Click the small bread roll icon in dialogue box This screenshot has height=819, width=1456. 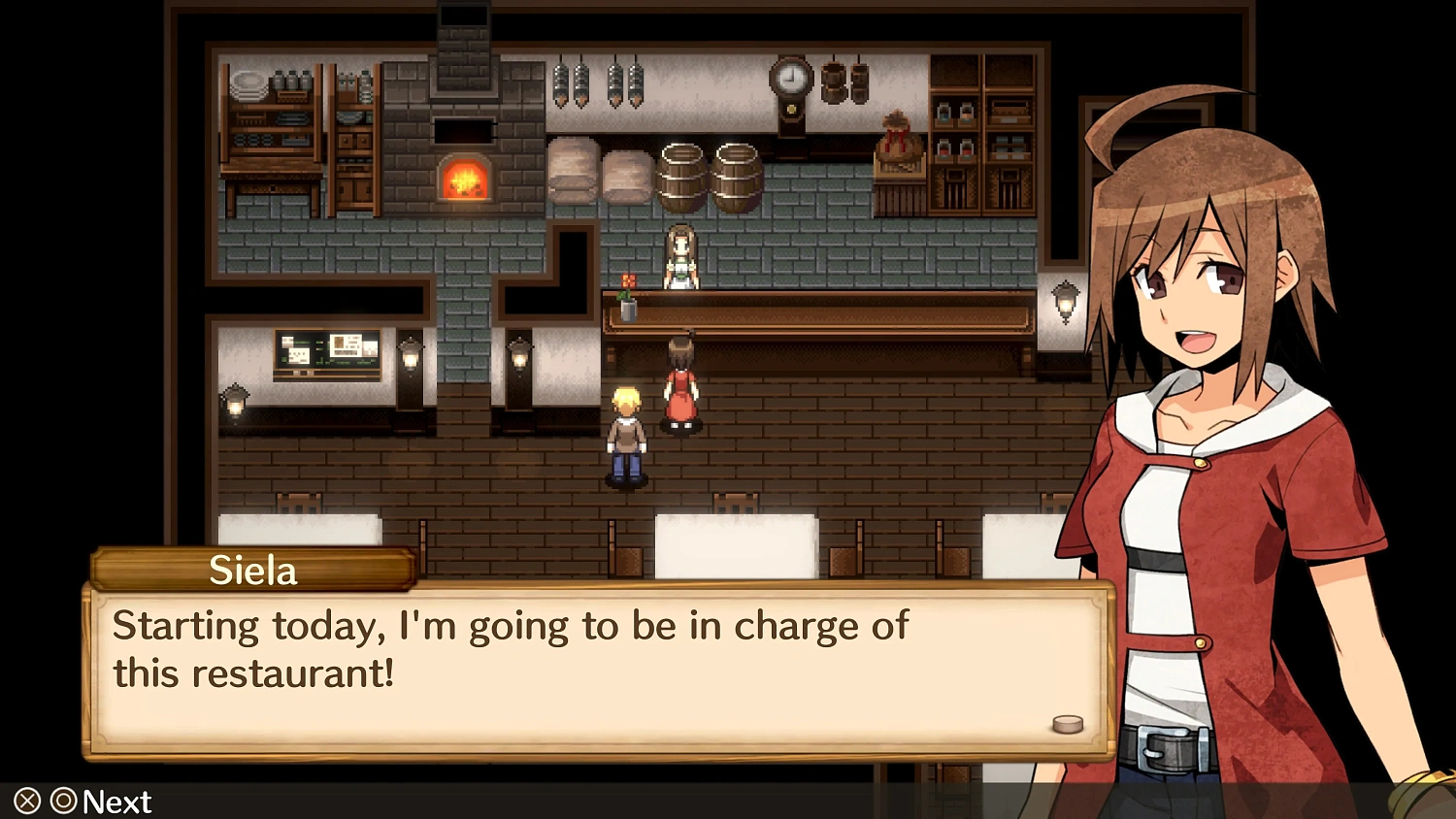tap(1068, 723)
